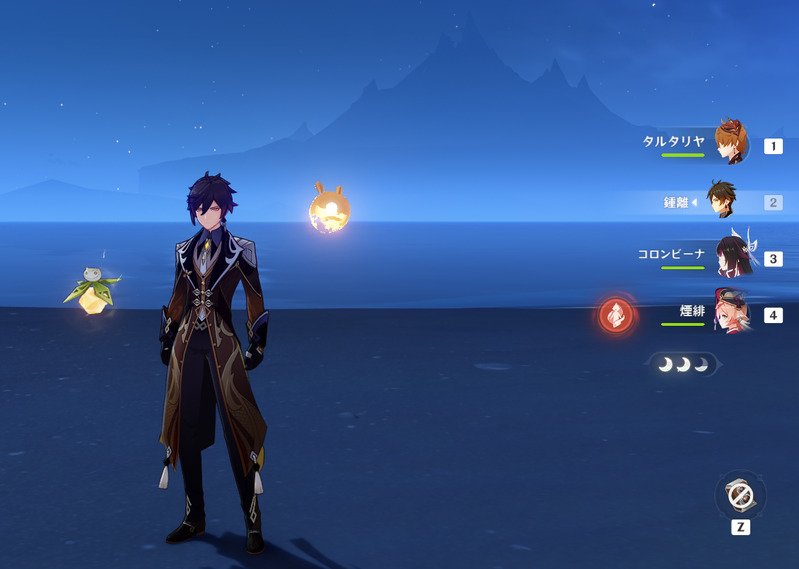Activate the red glowing burst icon beside 煙緋
This screenshot has width=799, height=569.
616,315
